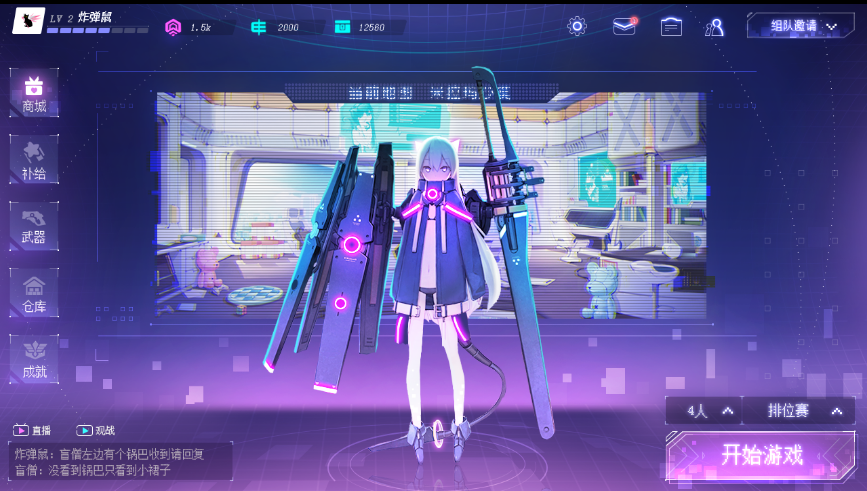
Task: Open settings with the gear icon
Action: pos(577,26)
